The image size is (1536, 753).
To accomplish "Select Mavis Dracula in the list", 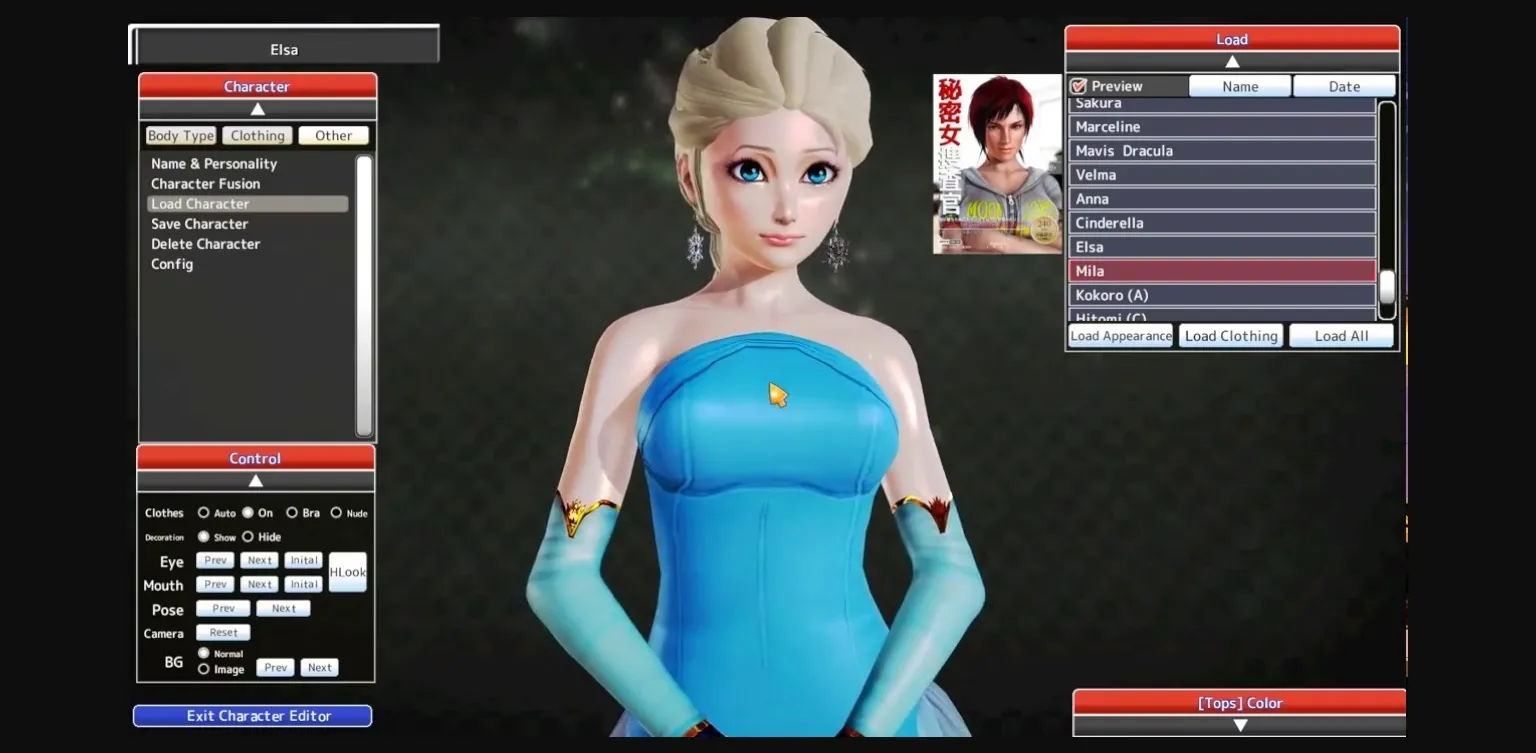I will (1124, 150).
